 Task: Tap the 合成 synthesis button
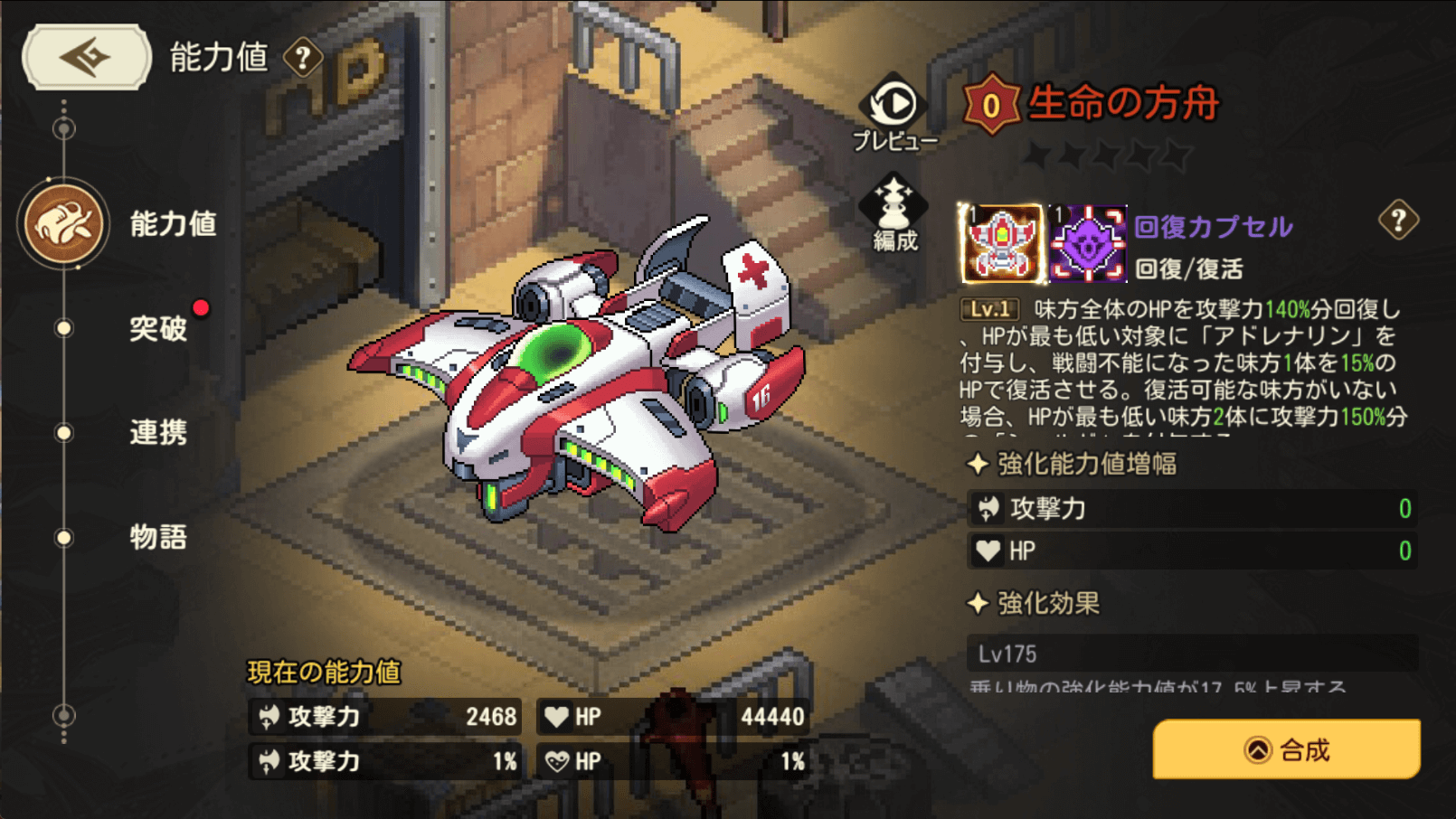tap(1286, 749)
